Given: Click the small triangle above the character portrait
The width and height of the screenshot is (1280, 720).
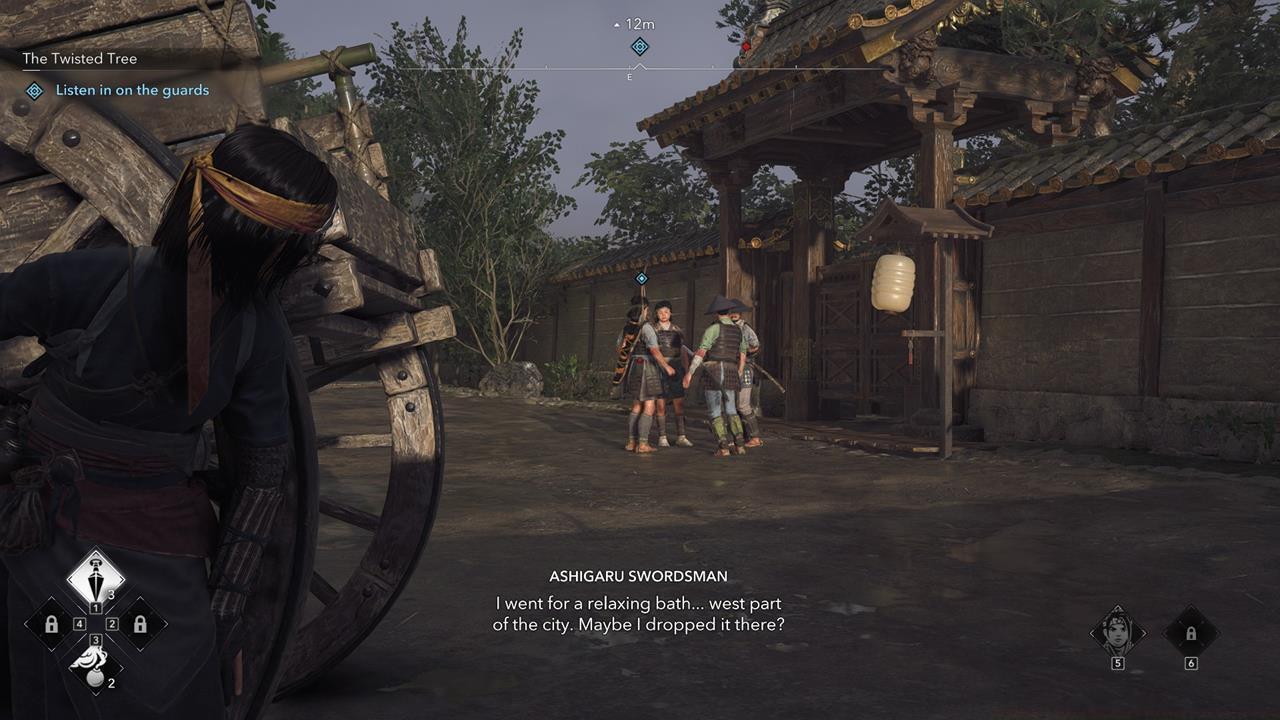Looking at the screenshot, I should click(1118, 608).
